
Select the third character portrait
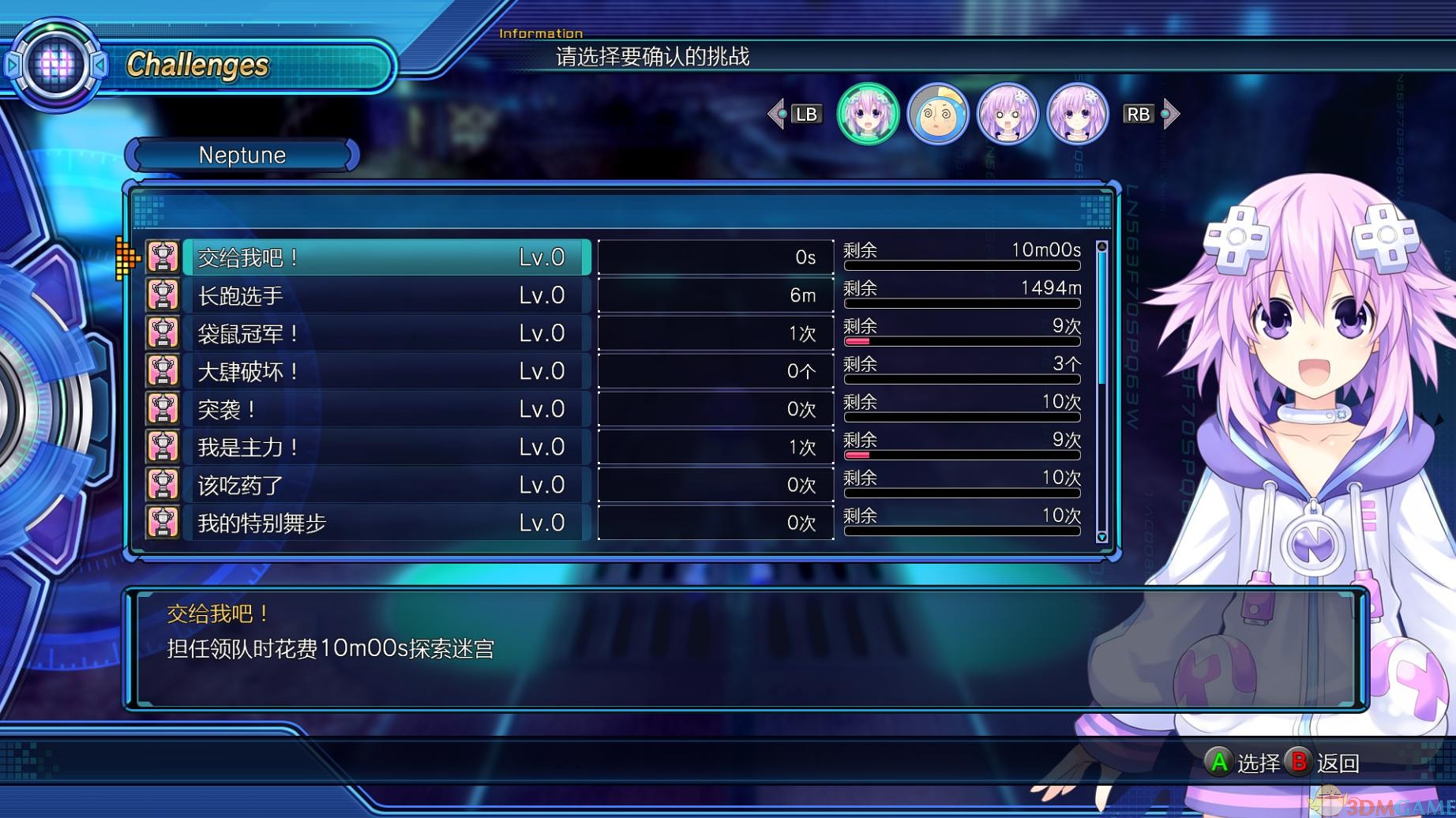pyautogui.click(x=1008, y=114)
